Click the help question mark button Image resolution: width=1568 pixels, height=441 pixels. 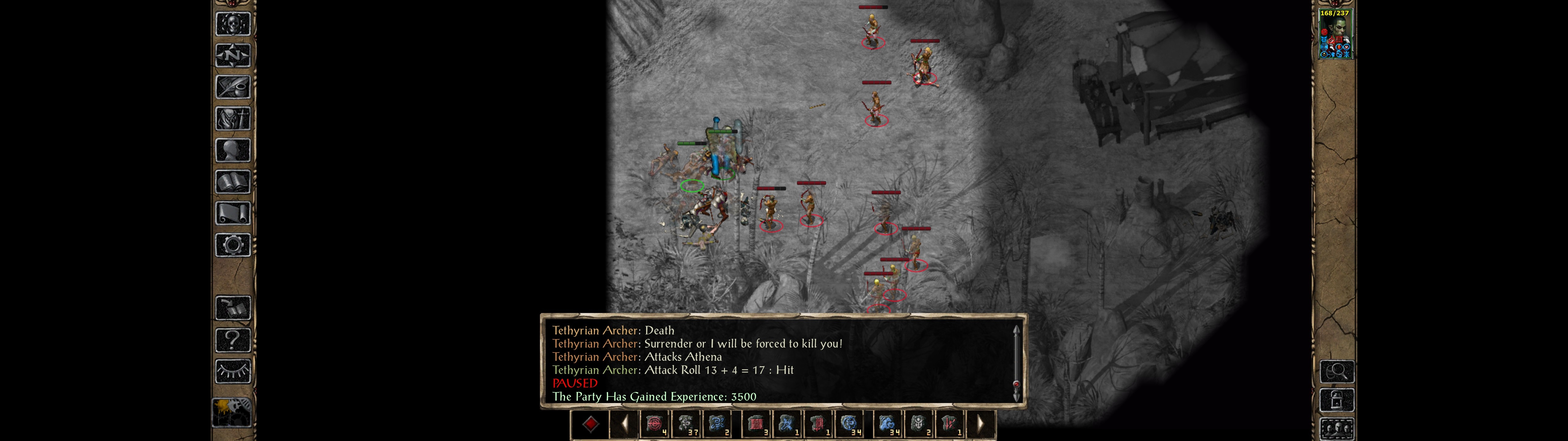coord(232,339)
